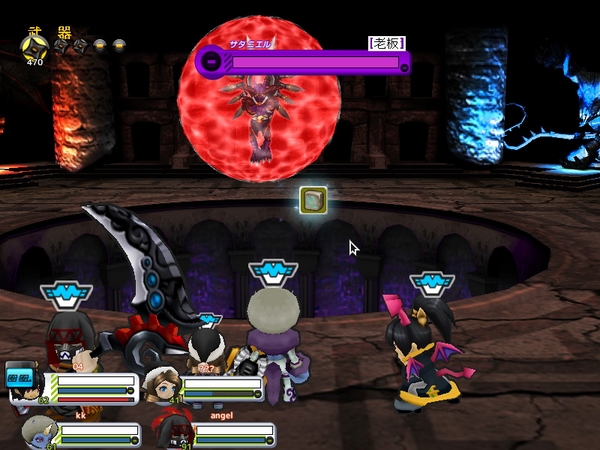Viewport: 600px width, 450px height.
Task: Select the white-hat girl party portrait
Action: pyautogui.click(x=160, y=383)
